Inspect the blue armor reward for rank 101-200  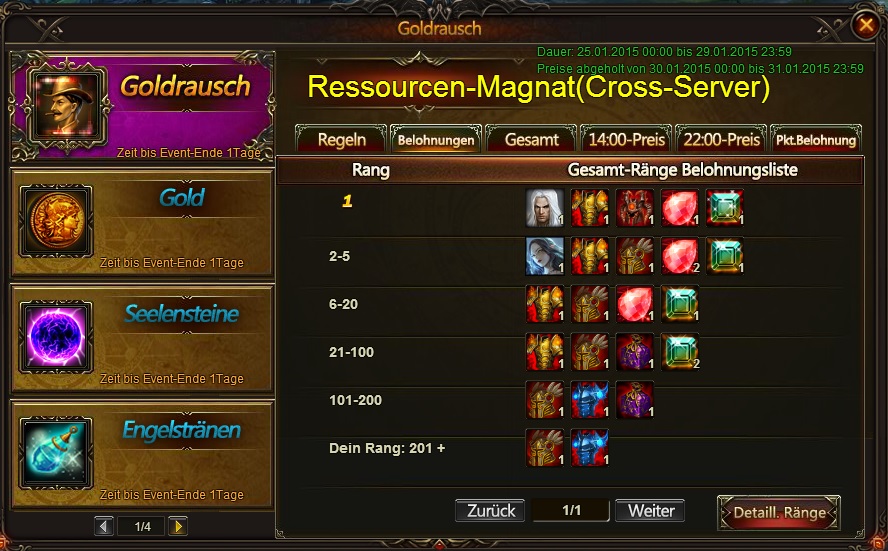[590, 400]
